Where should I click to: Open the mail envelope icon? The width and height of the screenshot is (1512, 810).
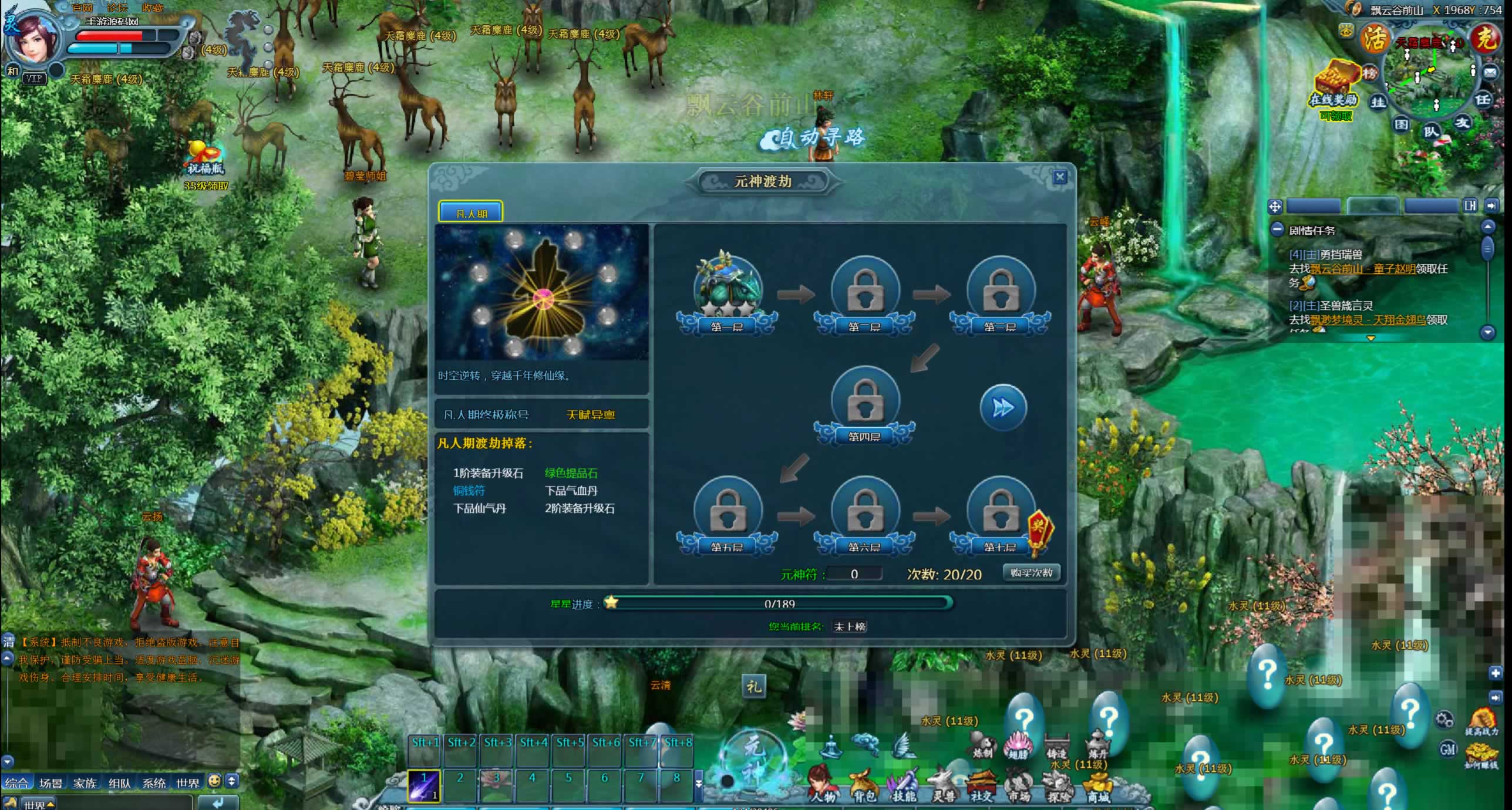click(1490, 72)
